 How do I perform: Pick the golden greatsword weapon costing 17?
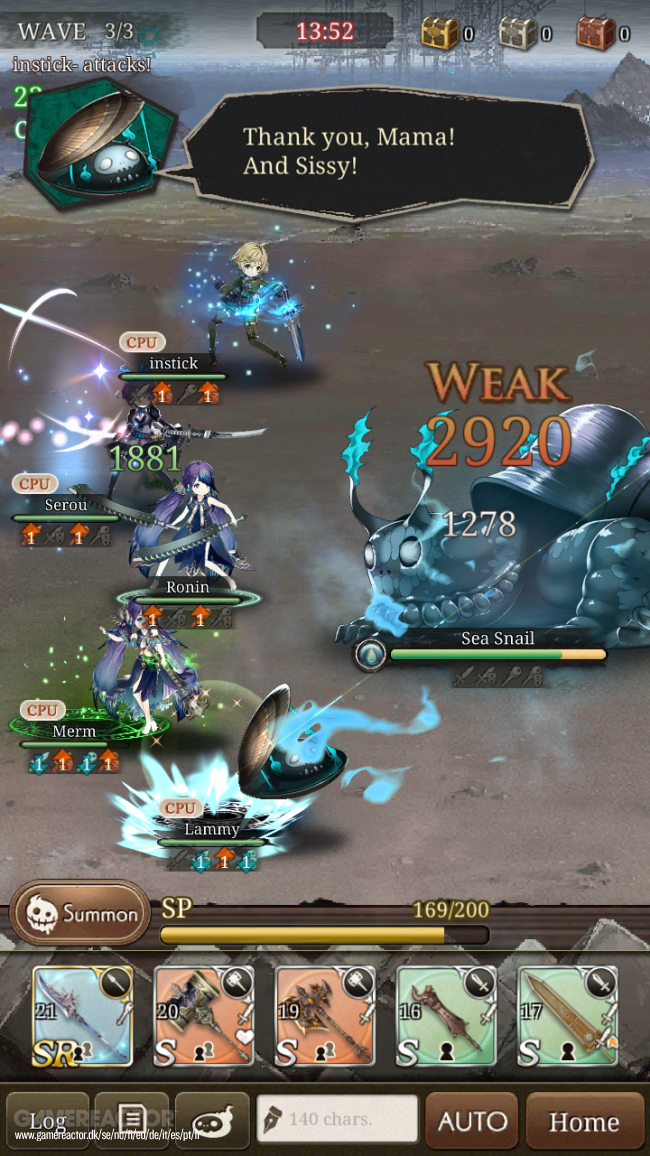[x=567, y=1016]
